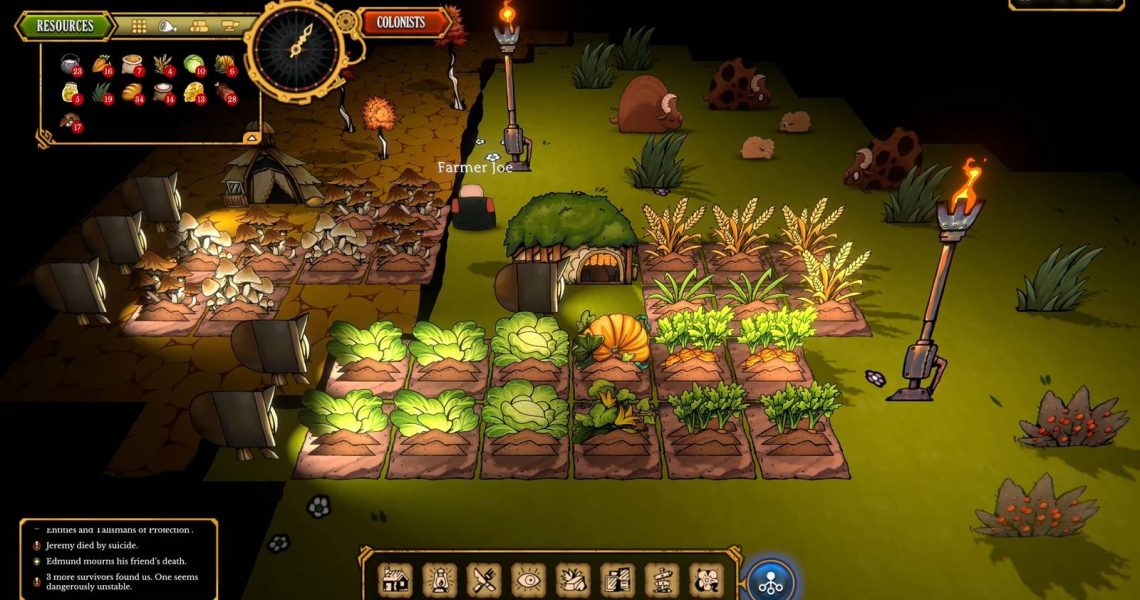The width and height of the screenshot is (1140, 600).
Task: Select the eye icon in toolbar
Action: point(528,579)
